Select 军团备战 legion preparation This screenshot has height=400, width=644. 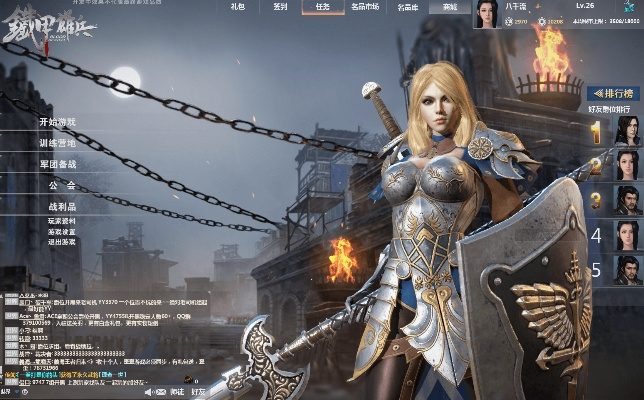[x=57, y=164]
